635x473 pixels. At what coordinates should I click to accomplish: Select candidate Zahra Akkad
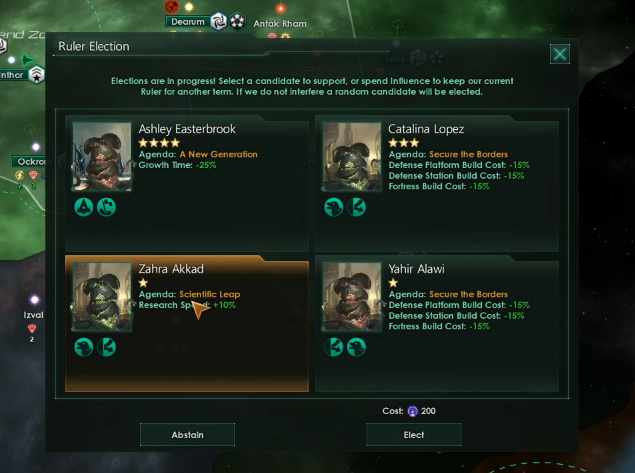click(x=187, y=325)
